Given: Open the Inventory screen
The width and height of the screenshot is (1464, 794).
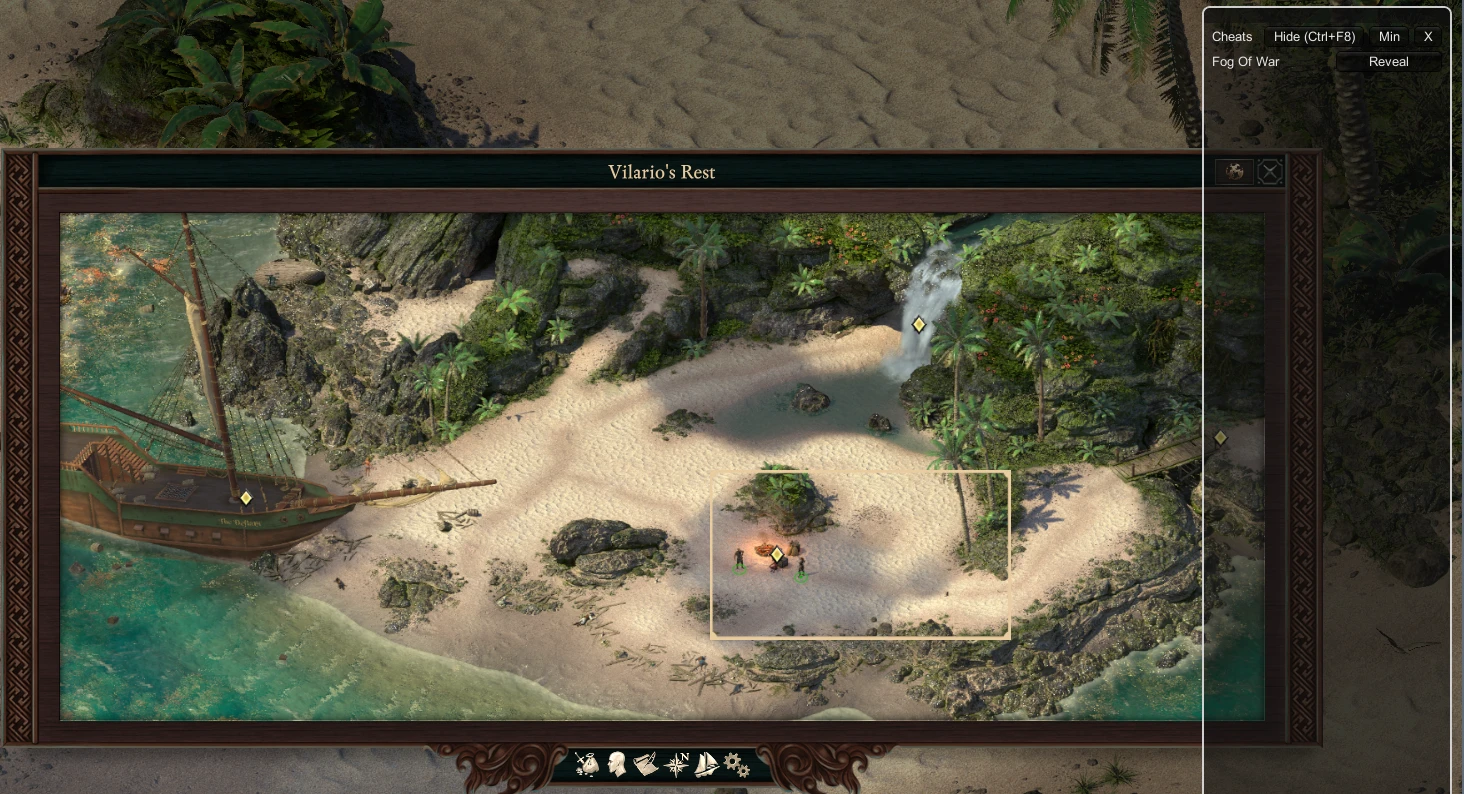Looking at the screenshot, I should click(x=586, y=763).
